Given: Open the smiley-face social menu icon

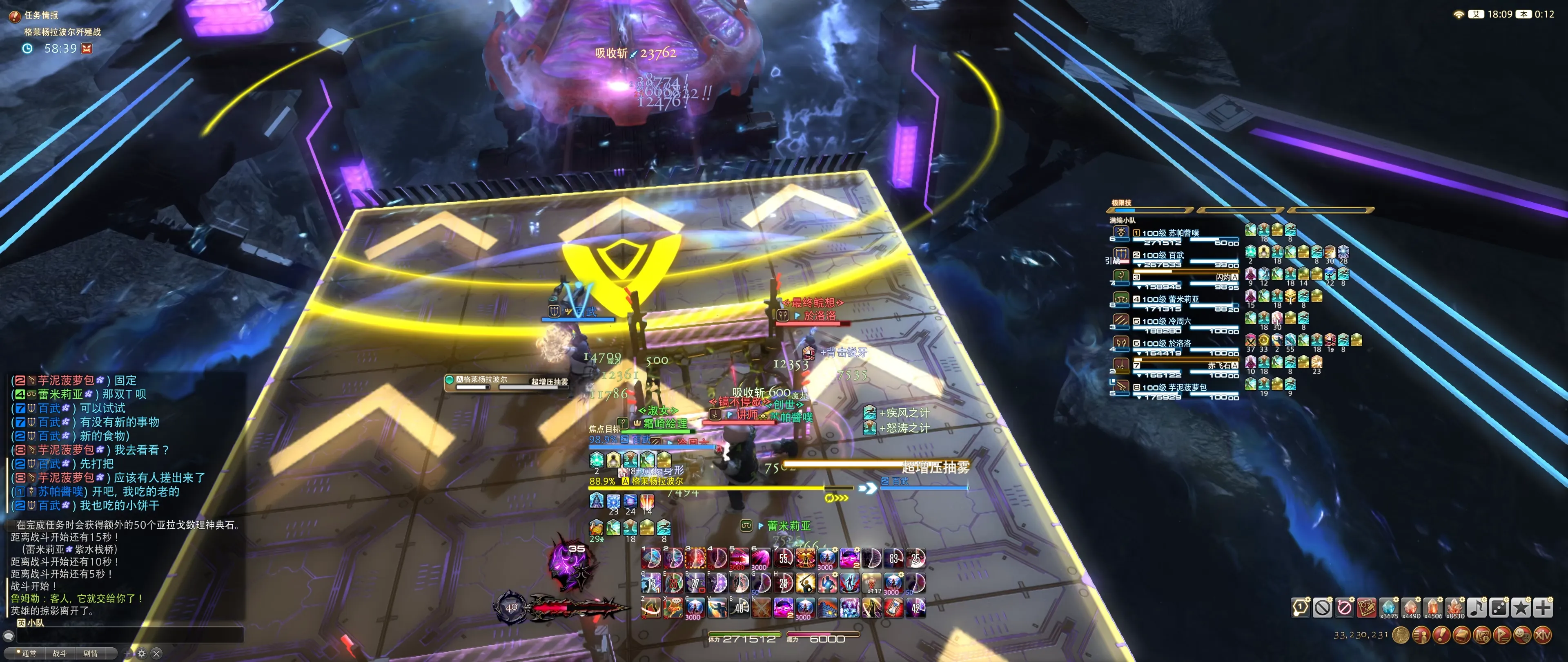Looking at the screenshot, I should click(1522, 636).
